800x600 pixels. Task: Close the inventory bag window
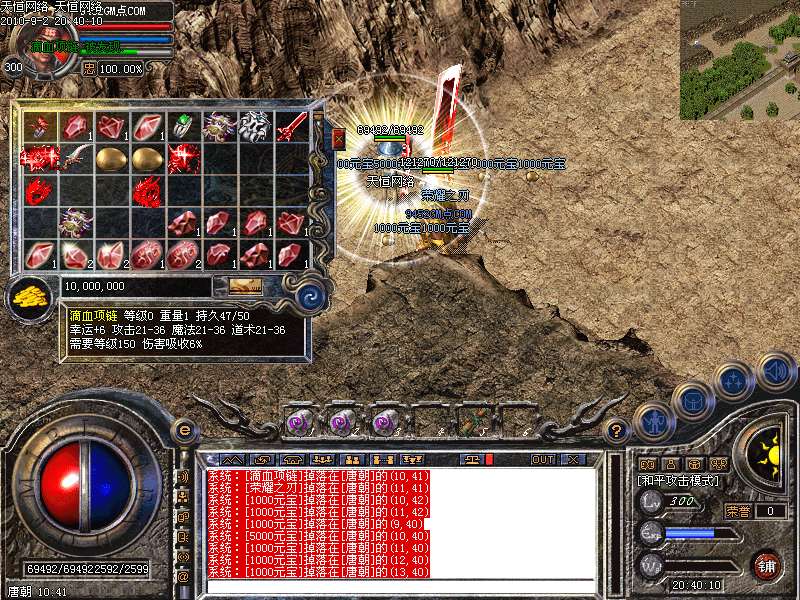(x=338, y=137)
